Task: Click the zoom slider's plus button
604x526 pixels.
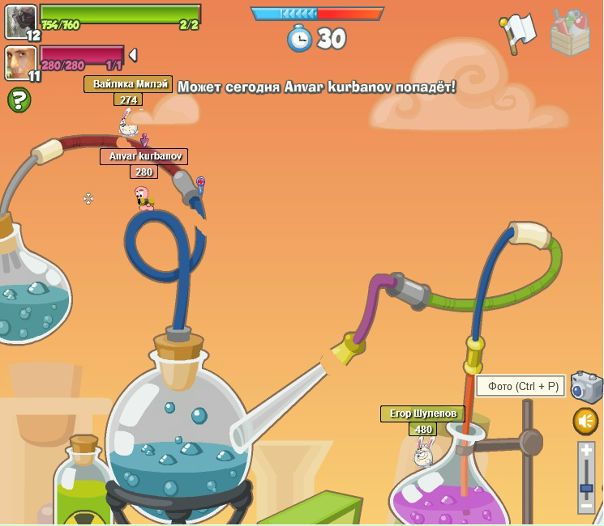Action: 586,451
